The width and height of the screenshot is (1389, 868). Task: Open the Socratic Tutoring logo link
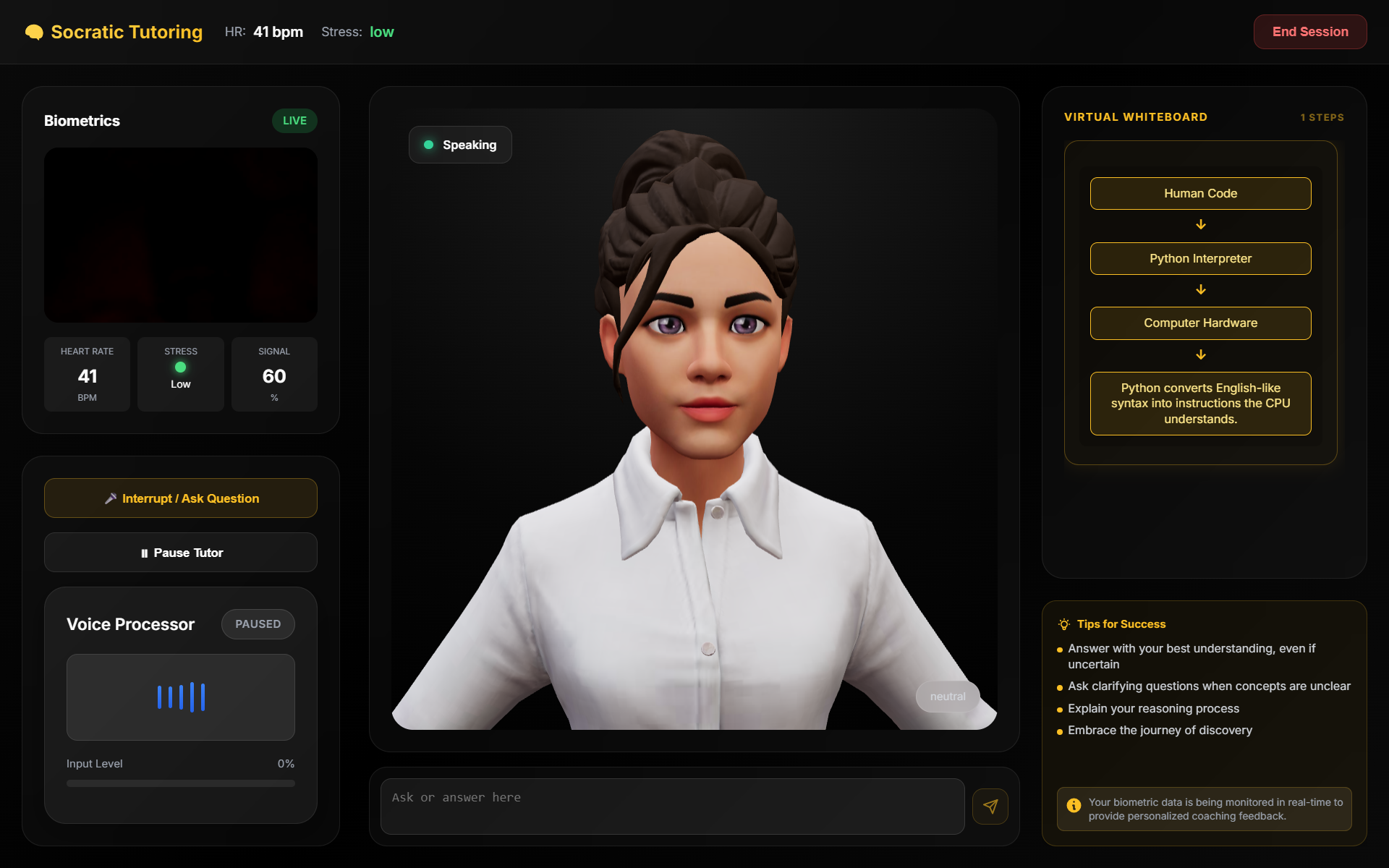point(114,32)
